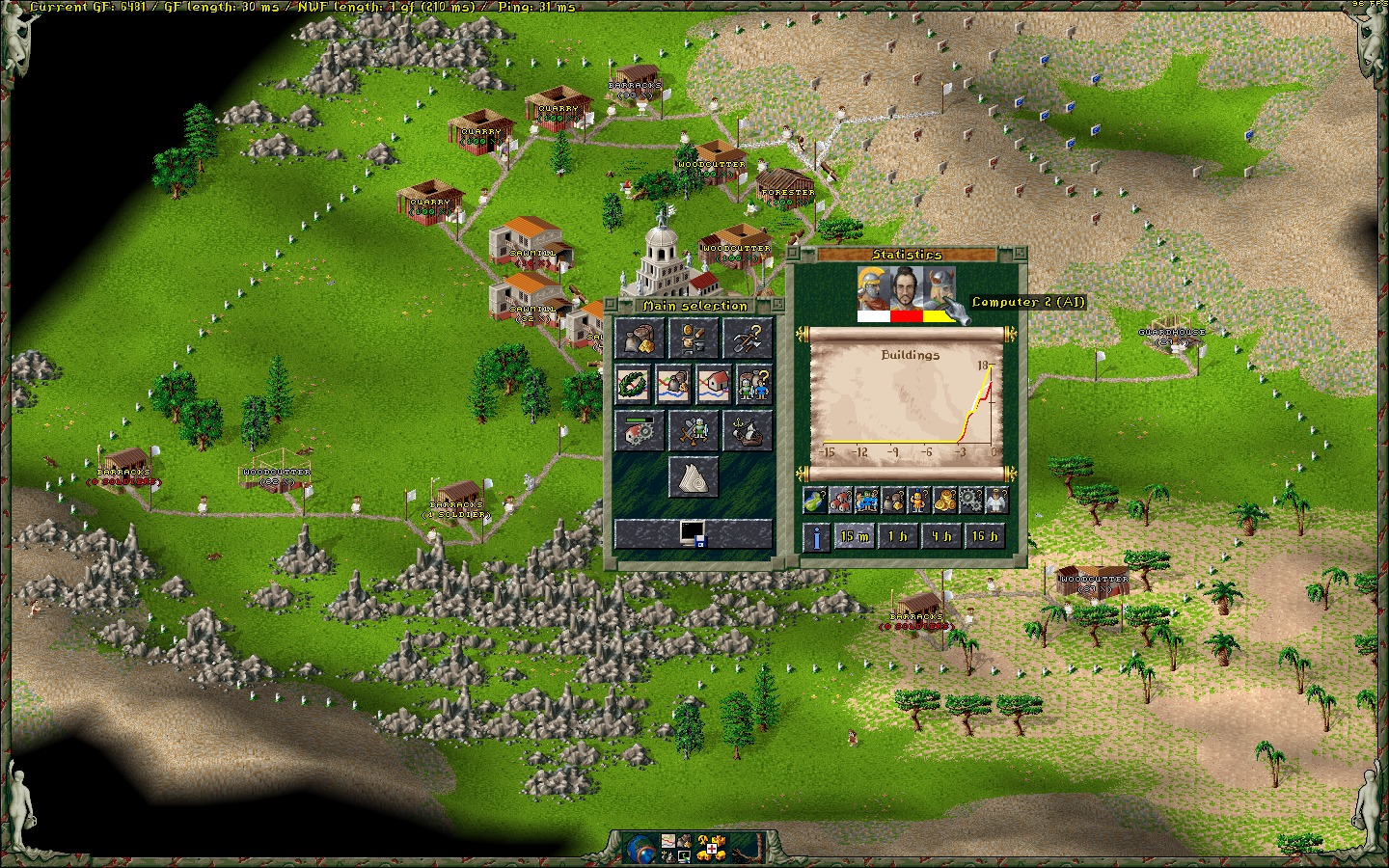Open the military soldier with crossed swords button
This screenshot has height=868, width=1389.
(x=693, y=430)
